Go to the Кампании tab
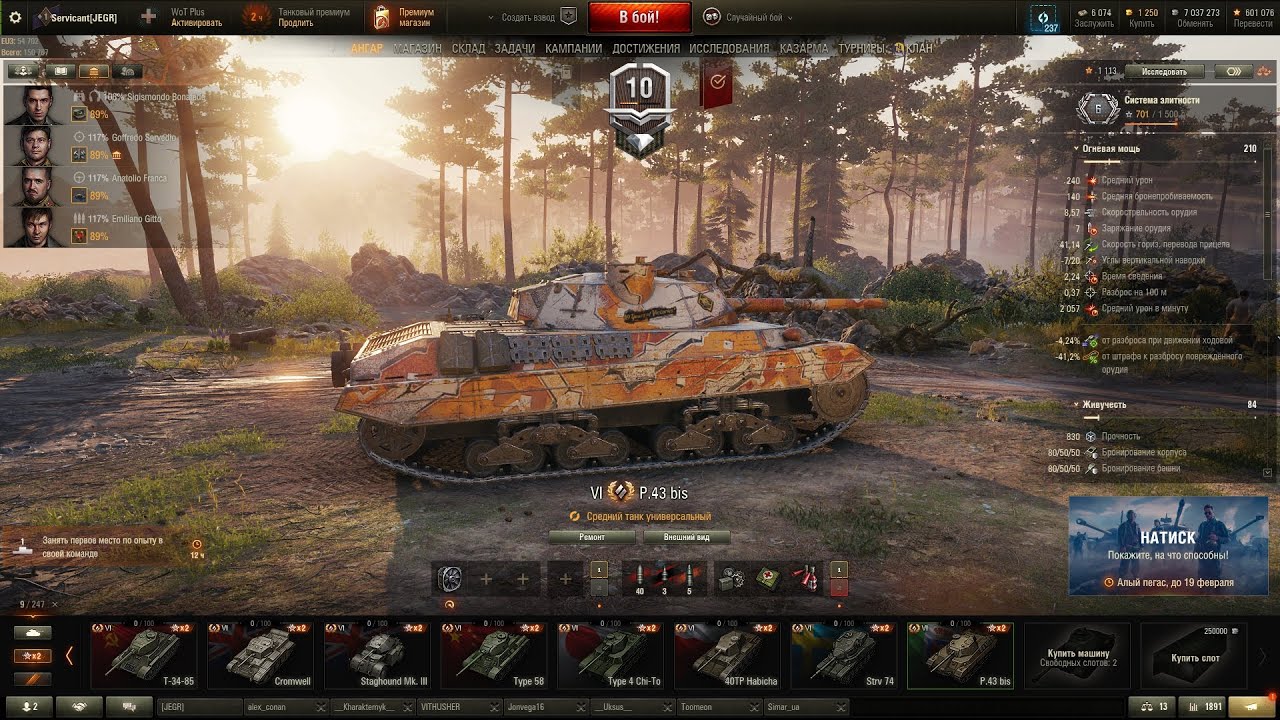The width and height of the screenshot is (1280, 720). coord(574,48)
